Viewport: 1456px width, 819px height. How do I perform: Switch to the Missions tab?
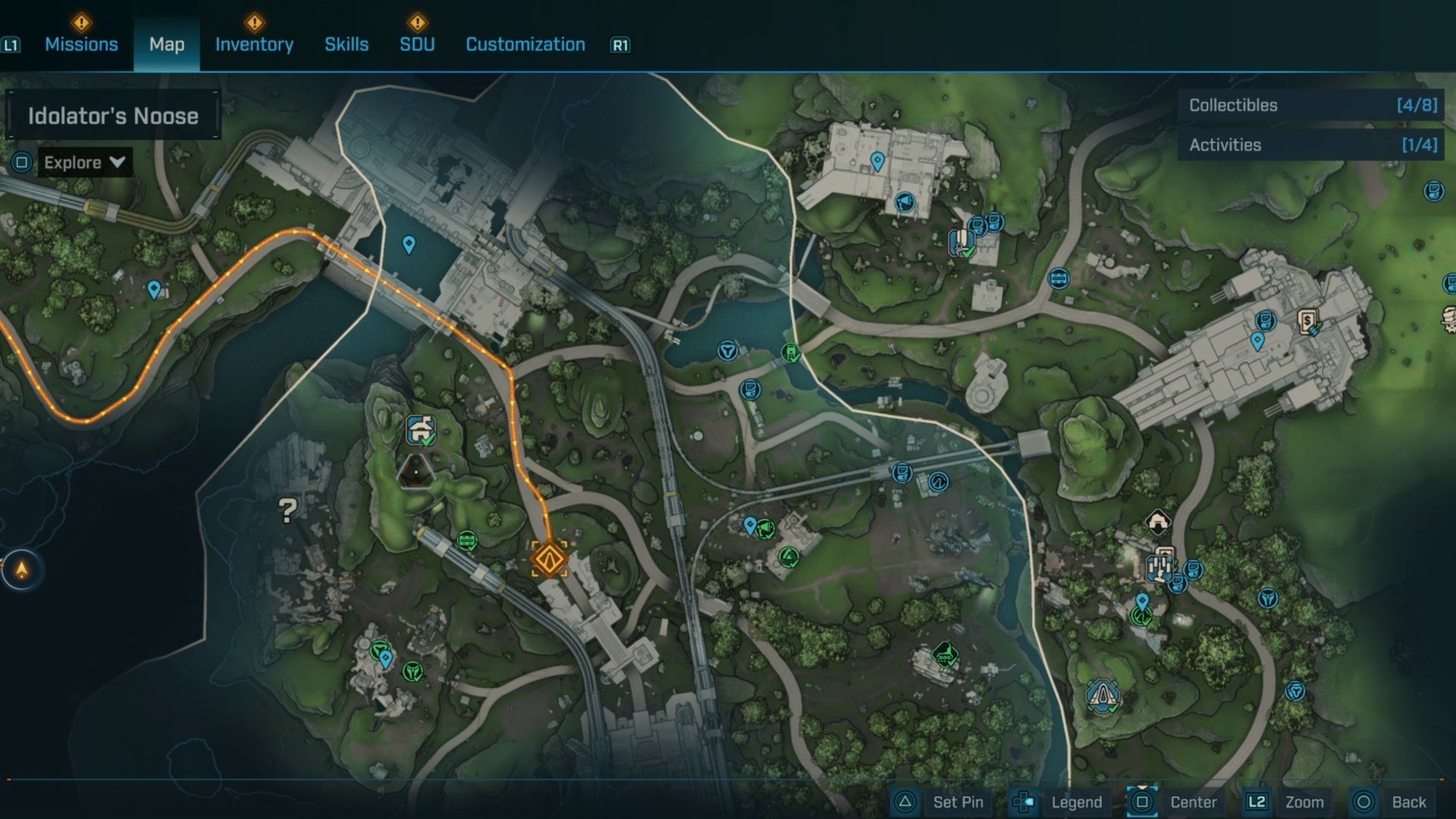(81, 44)
